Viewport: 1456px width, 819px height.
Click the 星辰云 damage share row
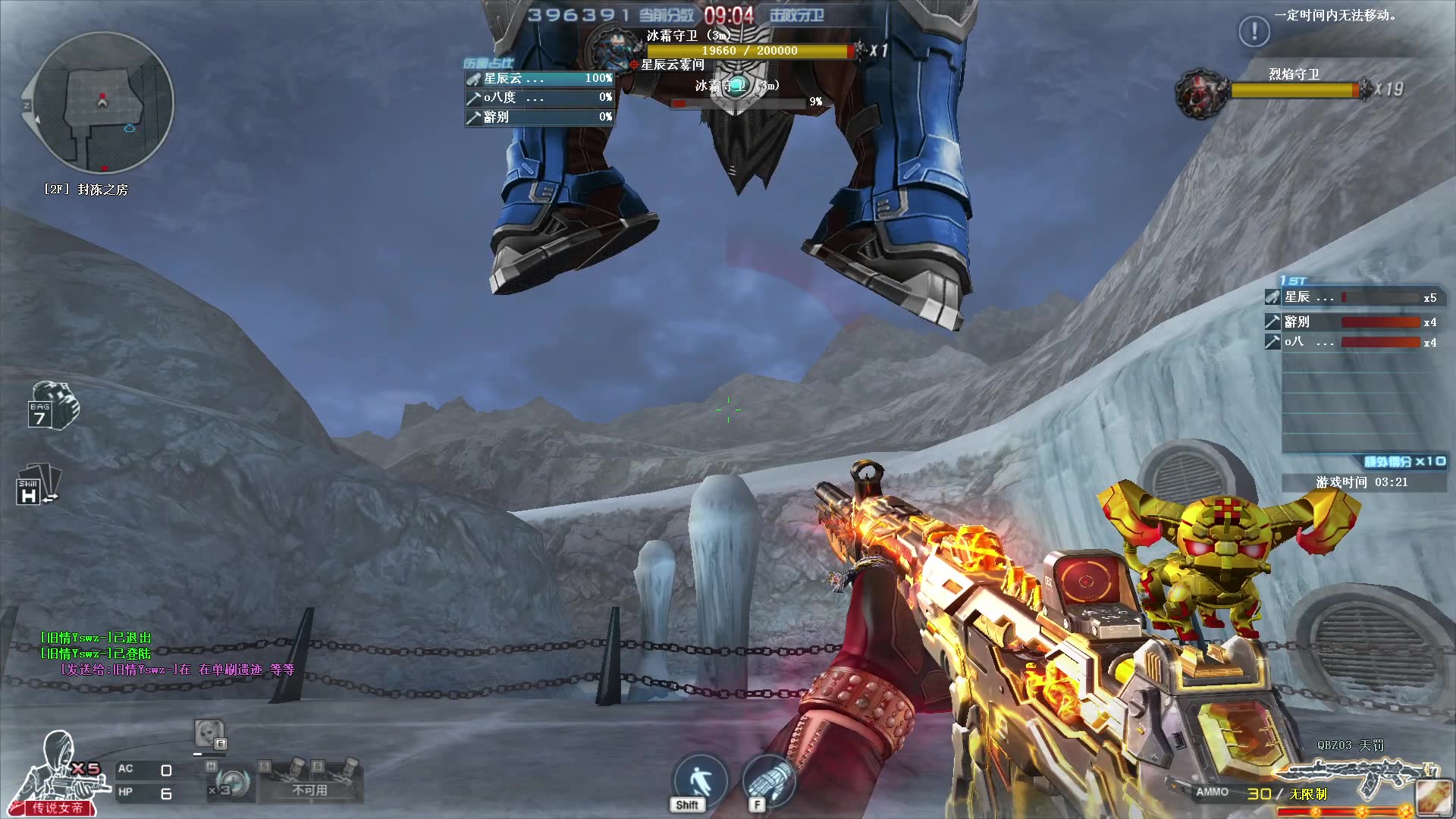click(539, 78)
